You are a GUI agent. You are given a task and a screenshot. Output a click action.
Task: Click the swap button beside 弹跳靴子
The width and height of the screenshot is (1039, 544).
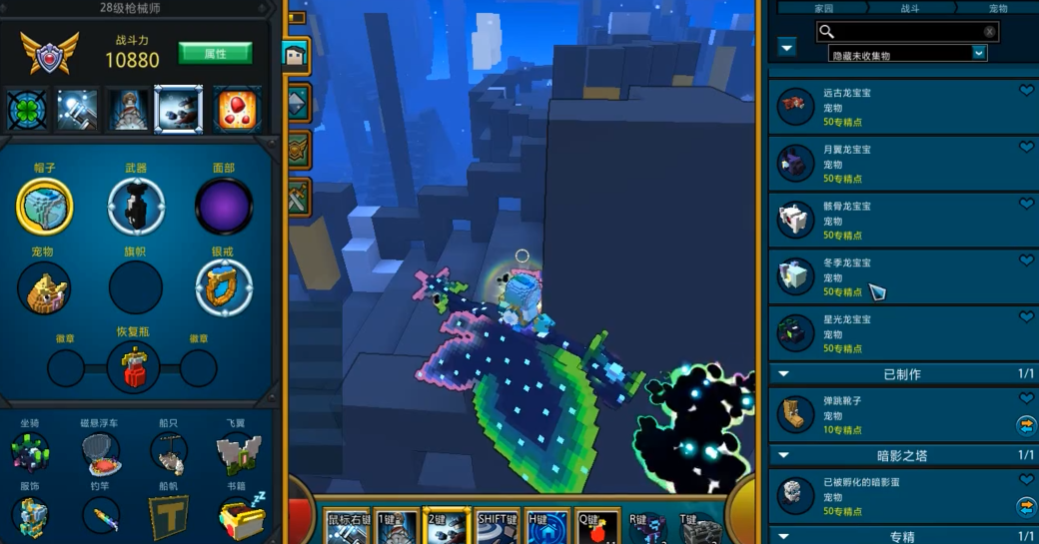click(x=1026, y=425)
